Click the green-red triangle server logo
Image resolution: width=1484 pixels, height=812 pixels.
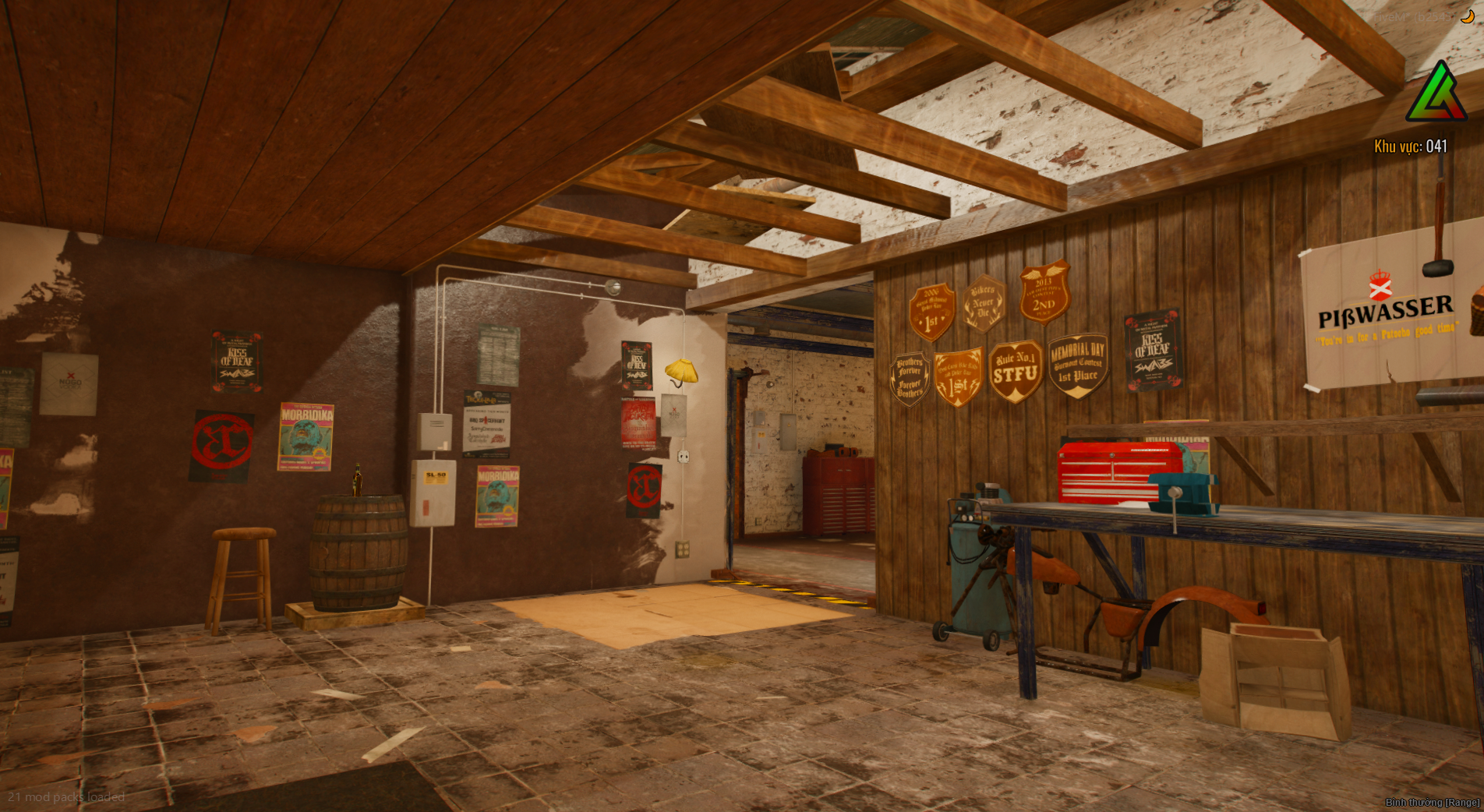pyautogui.click(x=1436, y=94)
